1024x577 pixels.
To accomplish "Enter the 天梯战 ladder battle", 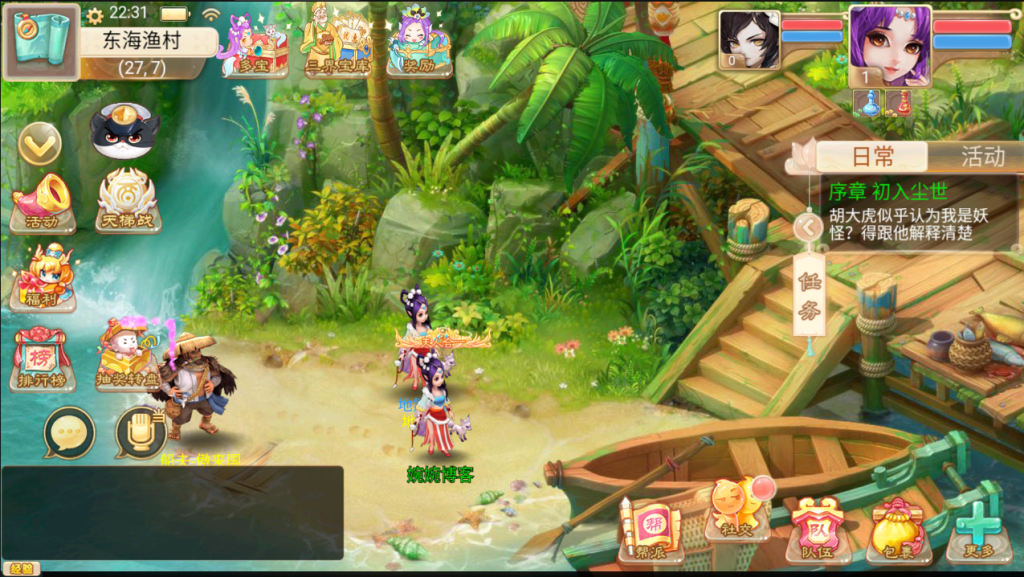I will (x=128, y=201).
